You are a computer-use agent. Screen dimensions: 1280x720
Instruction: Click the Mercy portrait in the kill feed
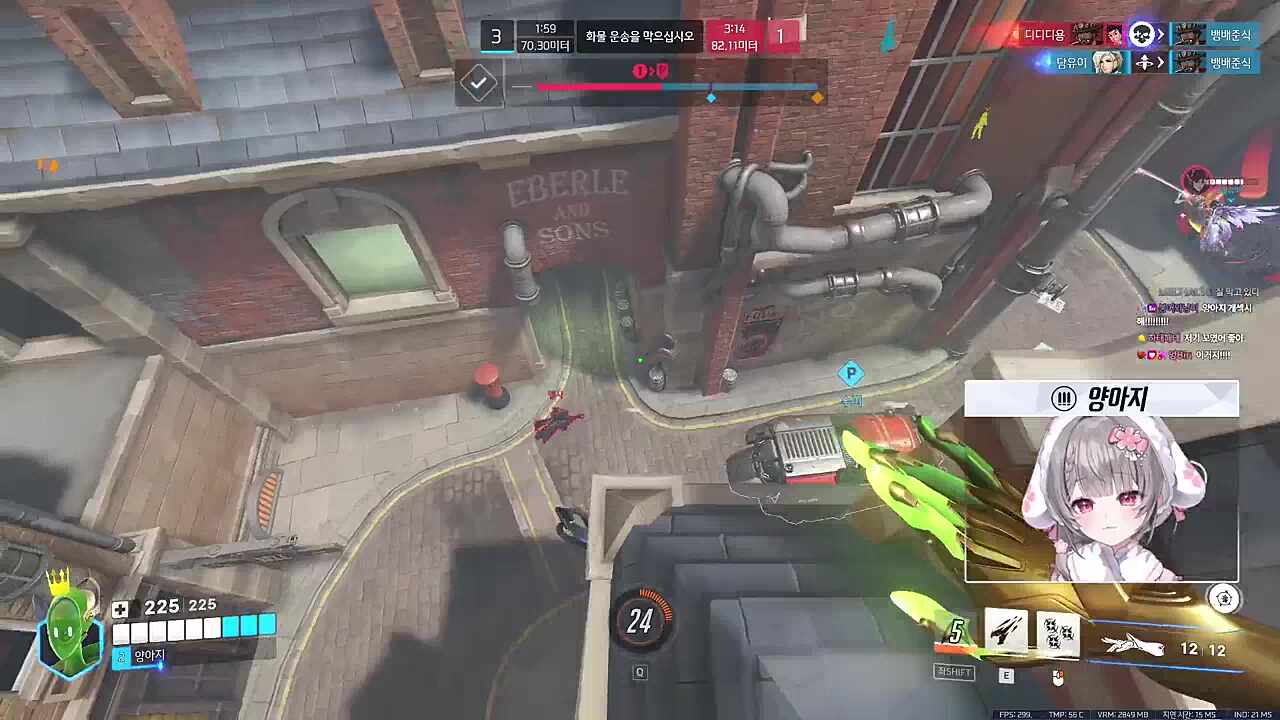click(x=1107, y=62)
